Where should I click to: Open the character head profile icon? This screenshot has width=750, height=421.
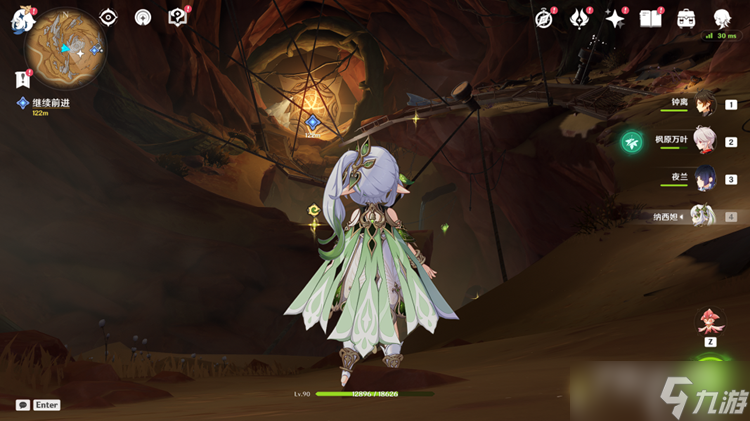(x=722, y=18)
